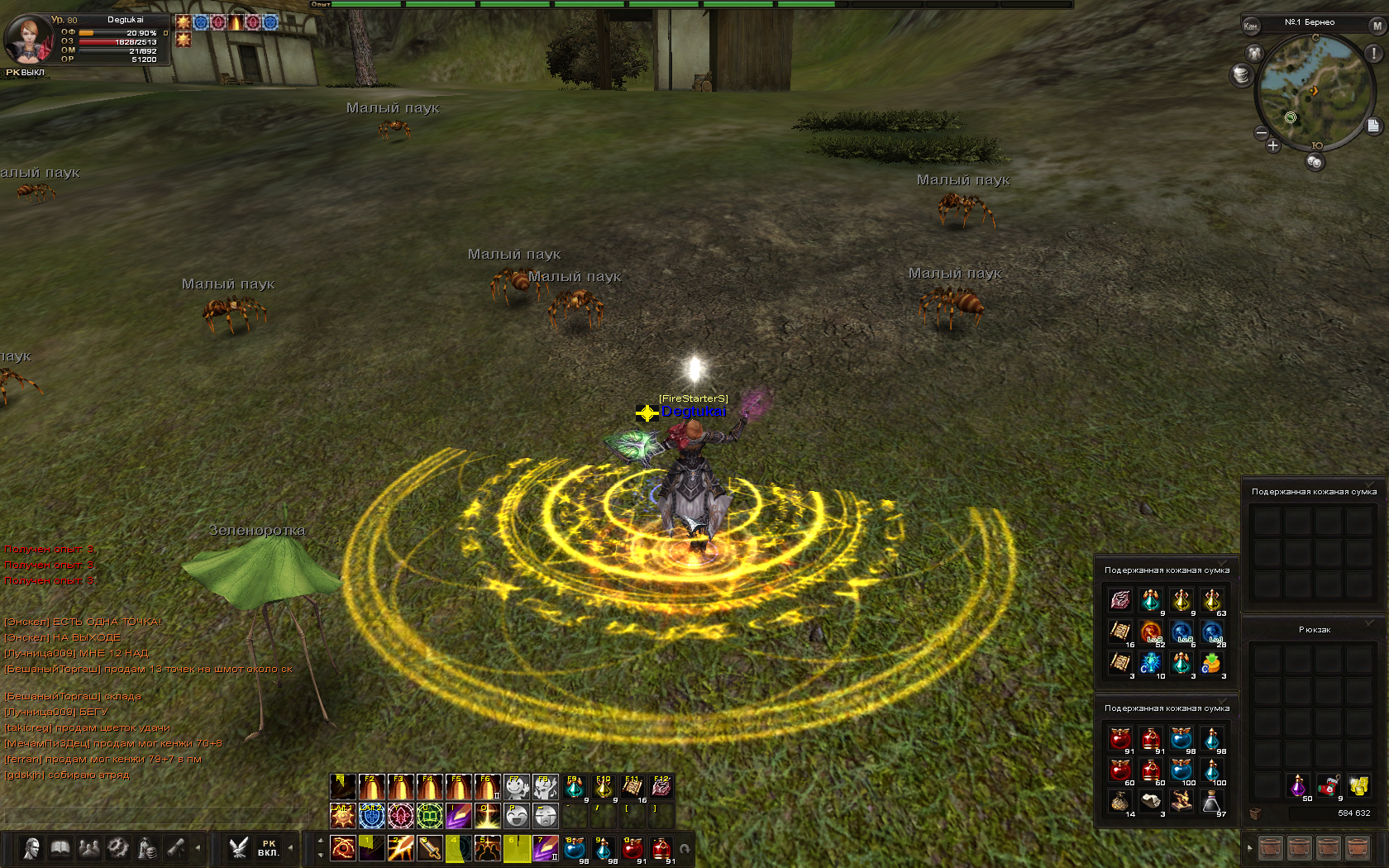The image size is (1389, 868).
Task: Click the player portrait of Degtukai
Action: pyautogui.click(x=27, y=38)
